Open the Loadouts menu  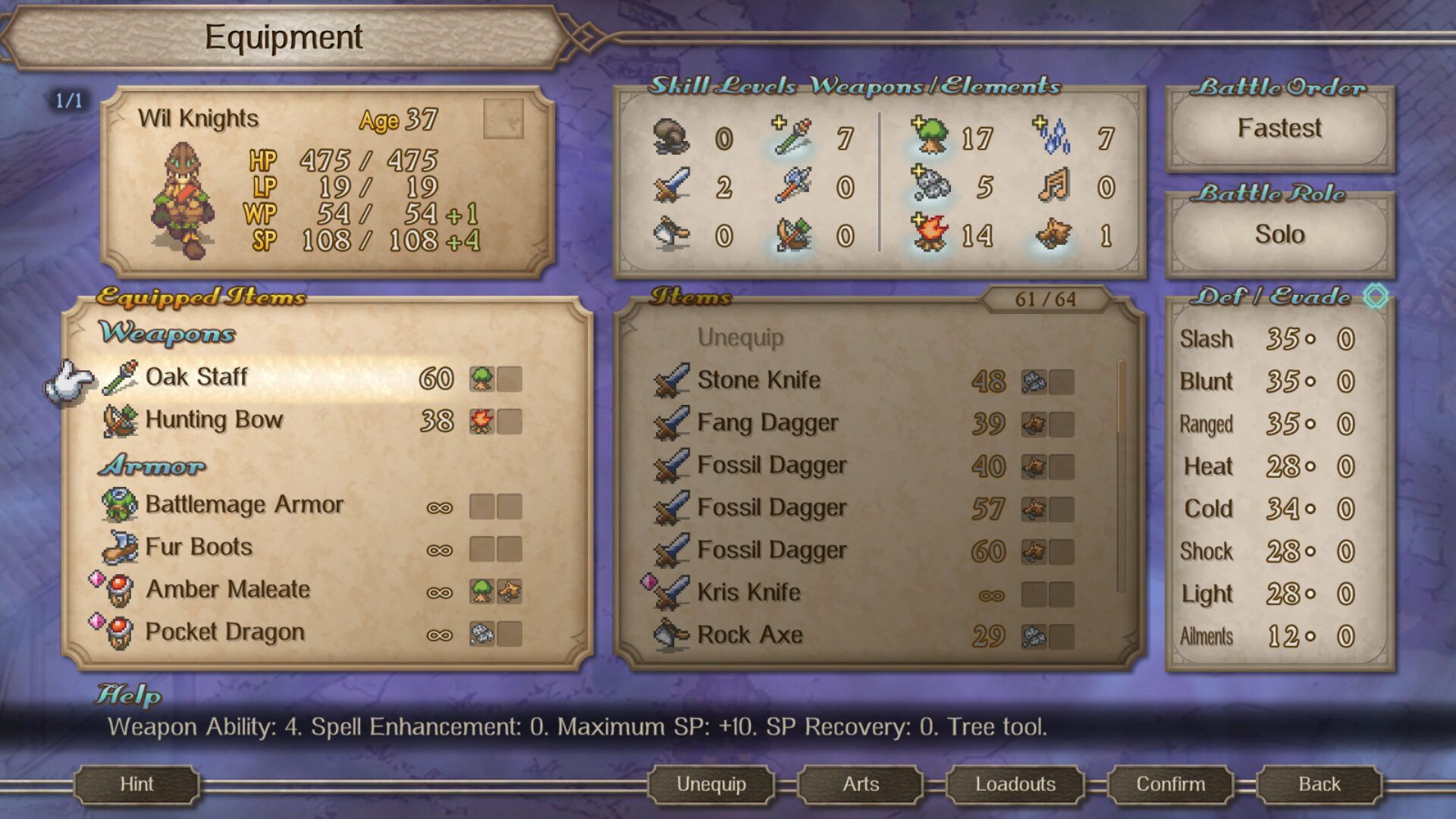click(x=1015, y=784)
